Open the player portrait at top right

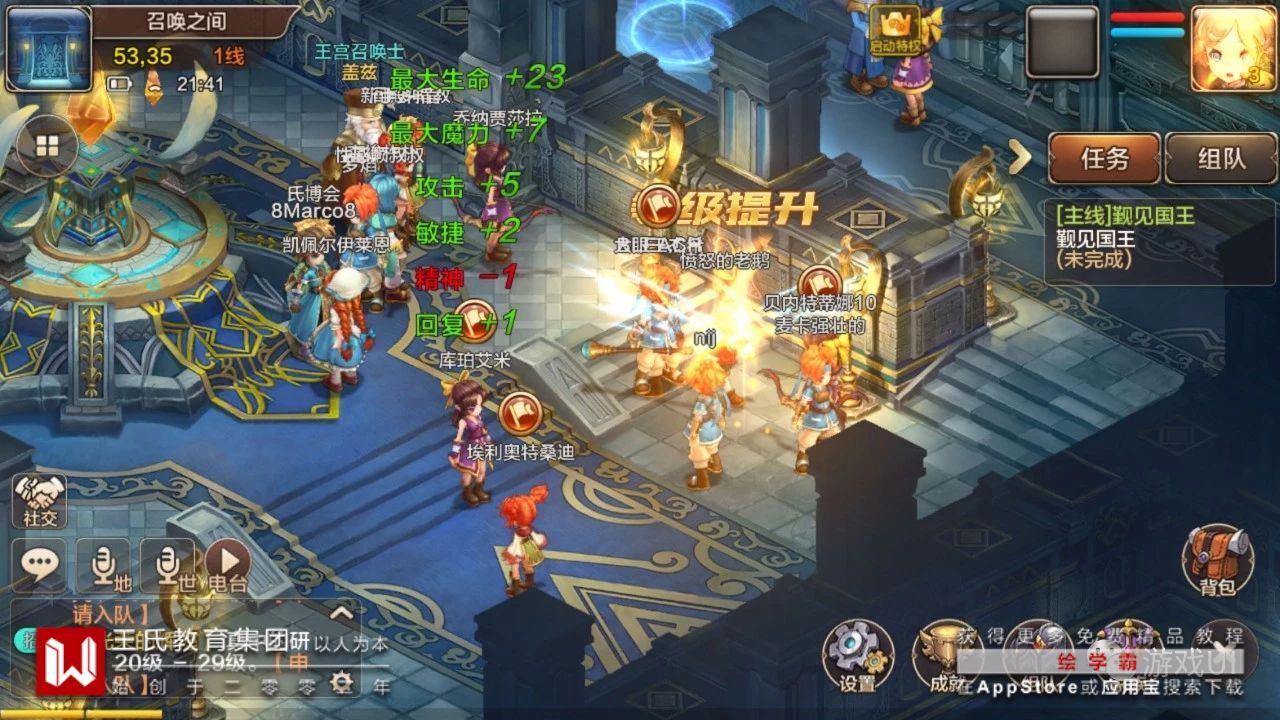(x=1232, y=44)
